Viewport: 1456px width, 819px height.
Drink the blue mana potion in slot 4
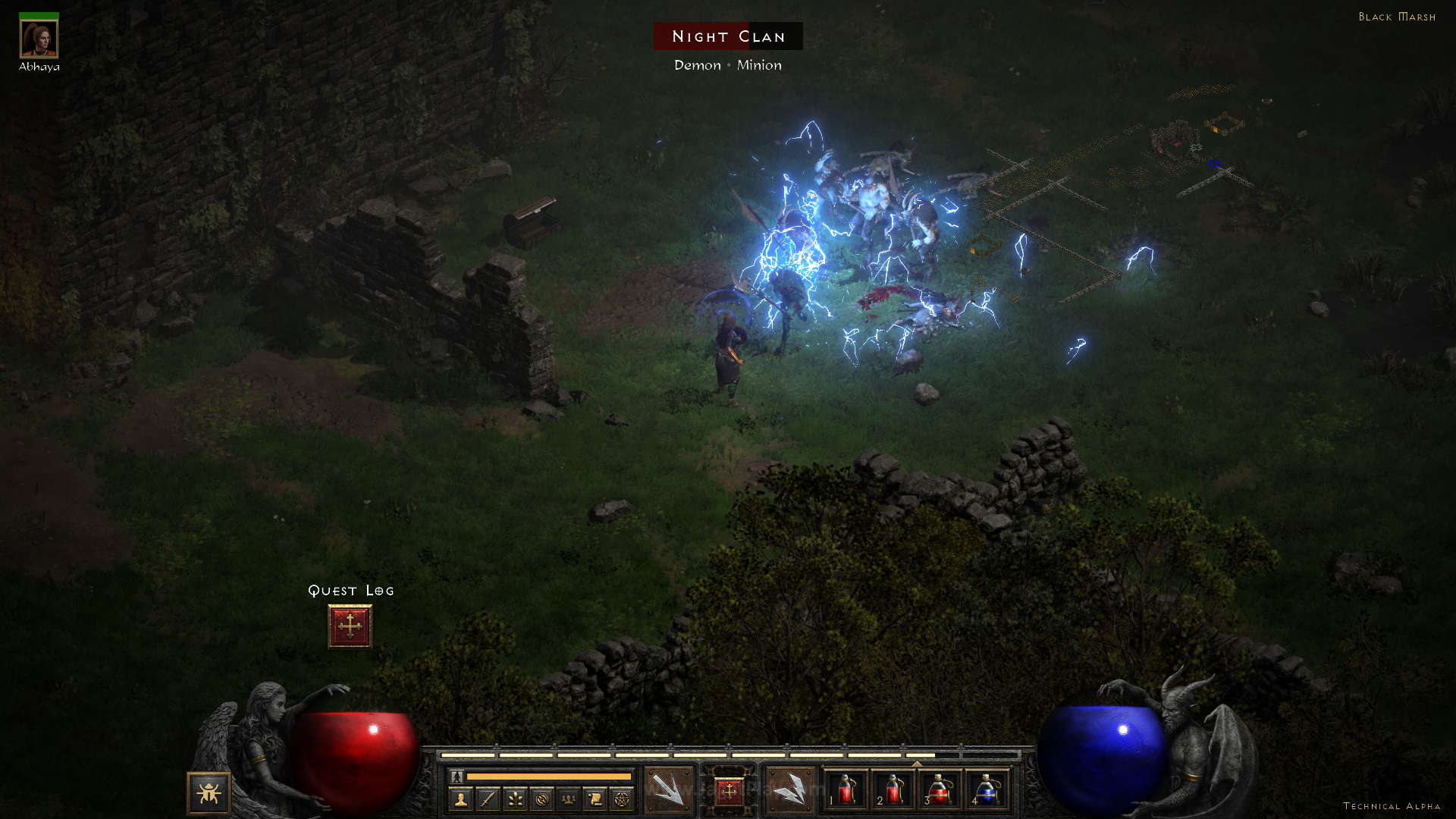986,790
